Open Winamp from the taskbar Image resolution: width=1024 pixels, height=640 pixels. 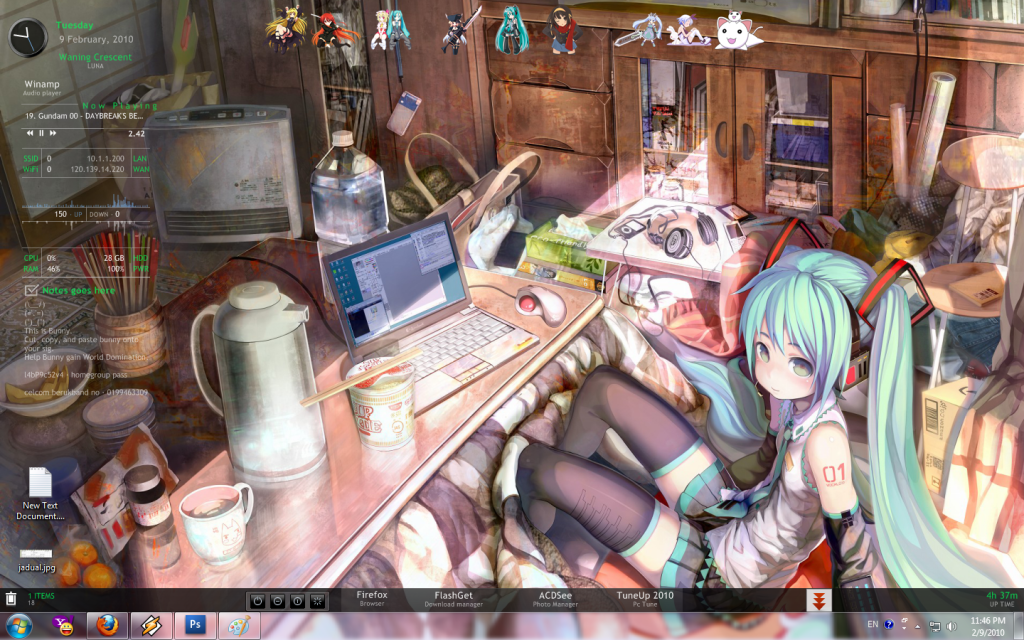[152, 626]
